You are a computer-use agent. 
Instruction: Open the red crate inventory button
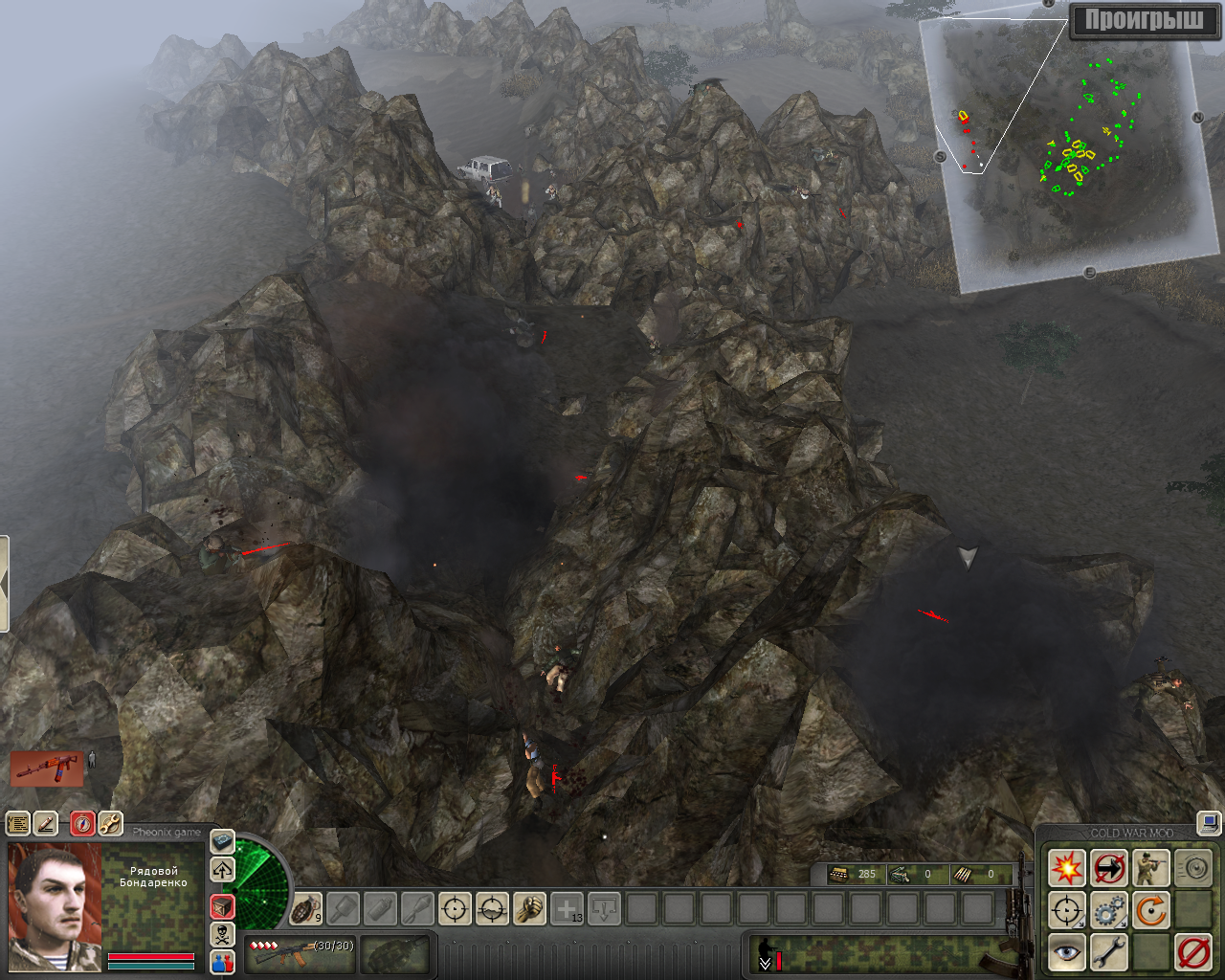(x=222, y=905)
